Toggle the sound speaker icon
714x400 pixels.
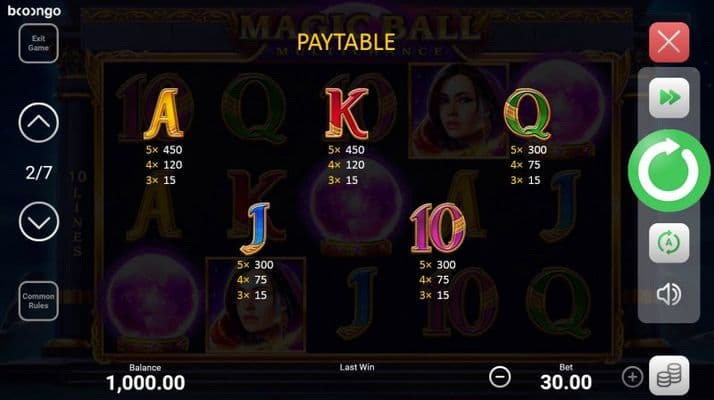[x=668, y=295]
